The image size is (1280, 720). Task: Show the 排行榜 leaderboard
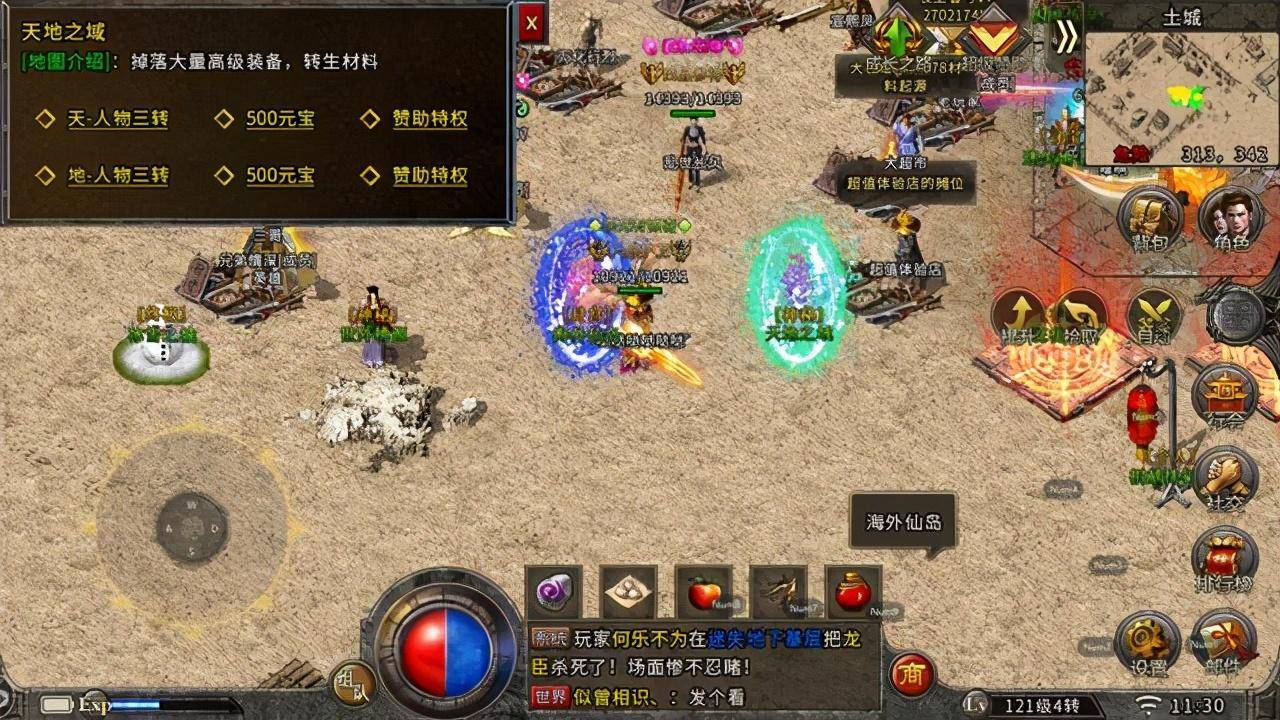point(1225,561)
